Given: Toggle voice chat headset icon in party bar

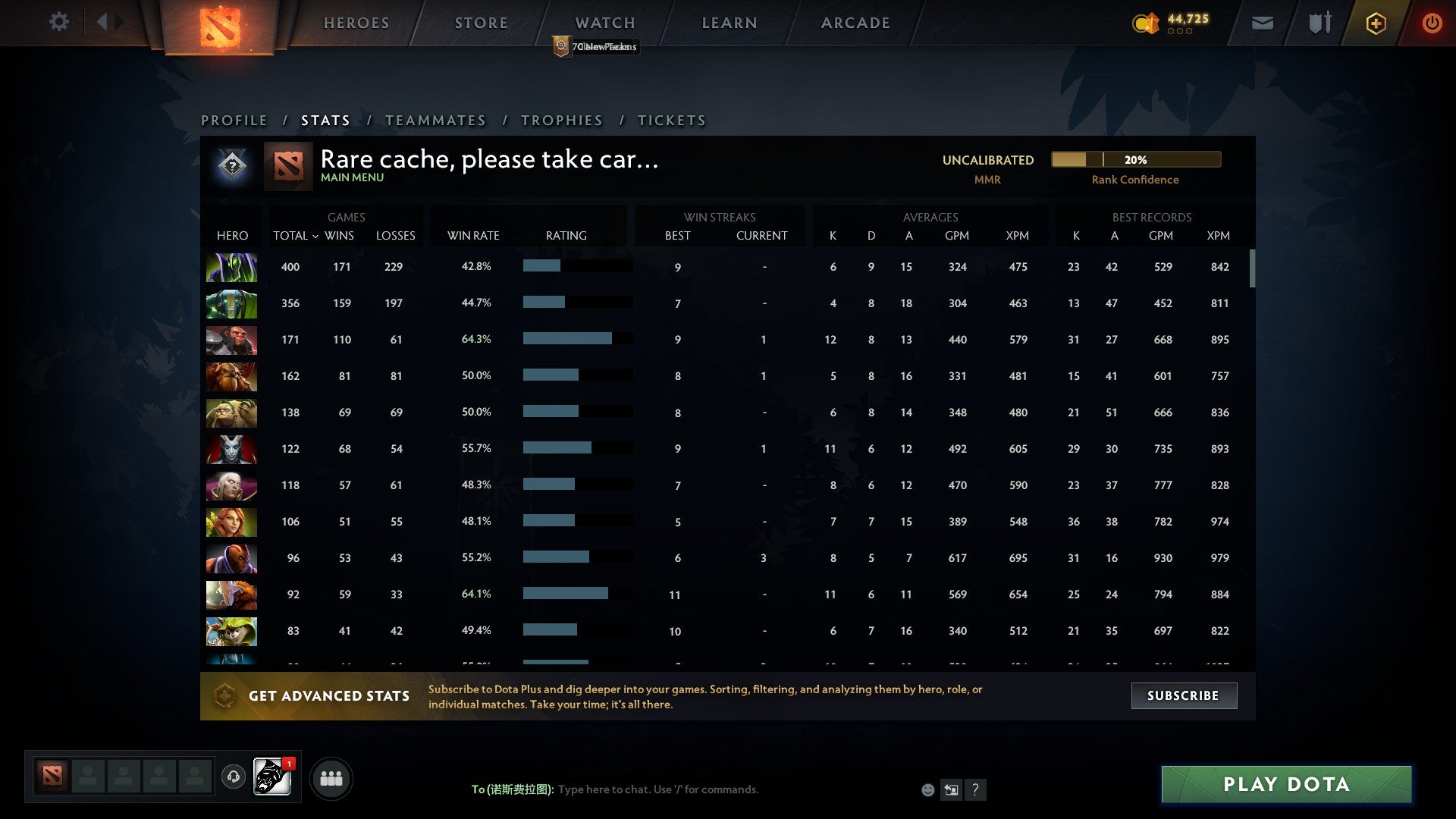Looking at the screenshot, I should tap(233, 777).
